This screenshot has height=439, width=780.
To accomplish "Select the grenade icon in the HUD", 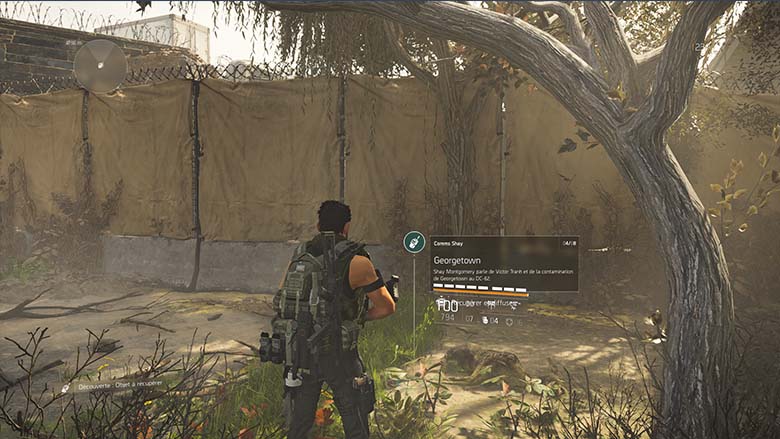I will coord(485,320).
